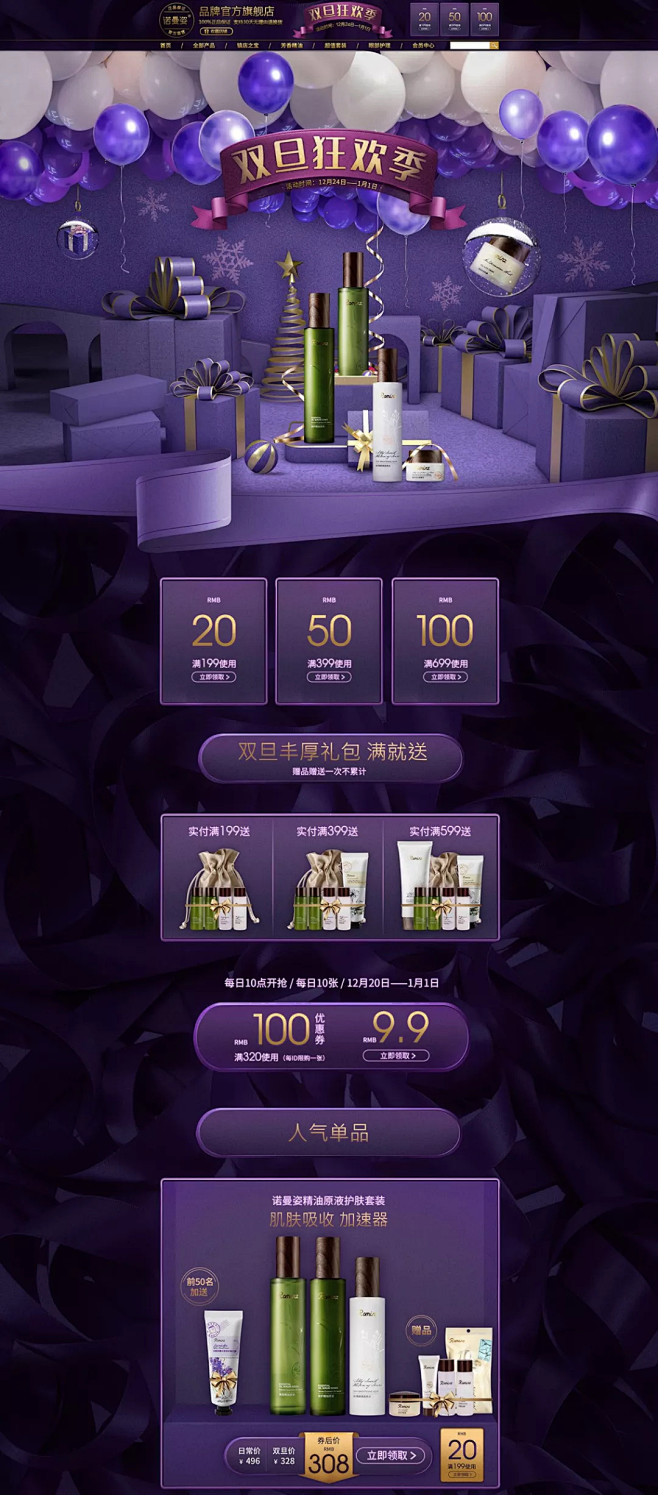Open the 首页 navigation tab
This screenshot has width=658, height=1495.
point(166,46)
